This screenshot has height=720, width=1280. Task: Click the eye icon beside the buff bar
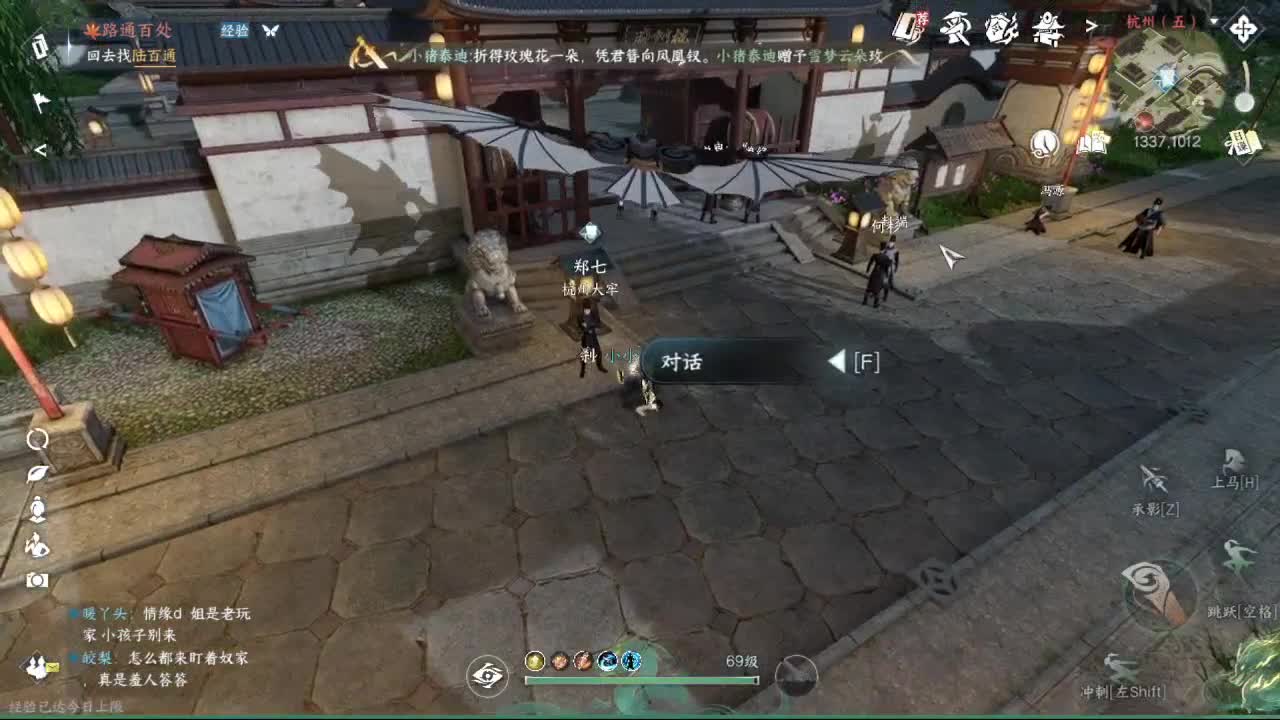pos(487,676)
